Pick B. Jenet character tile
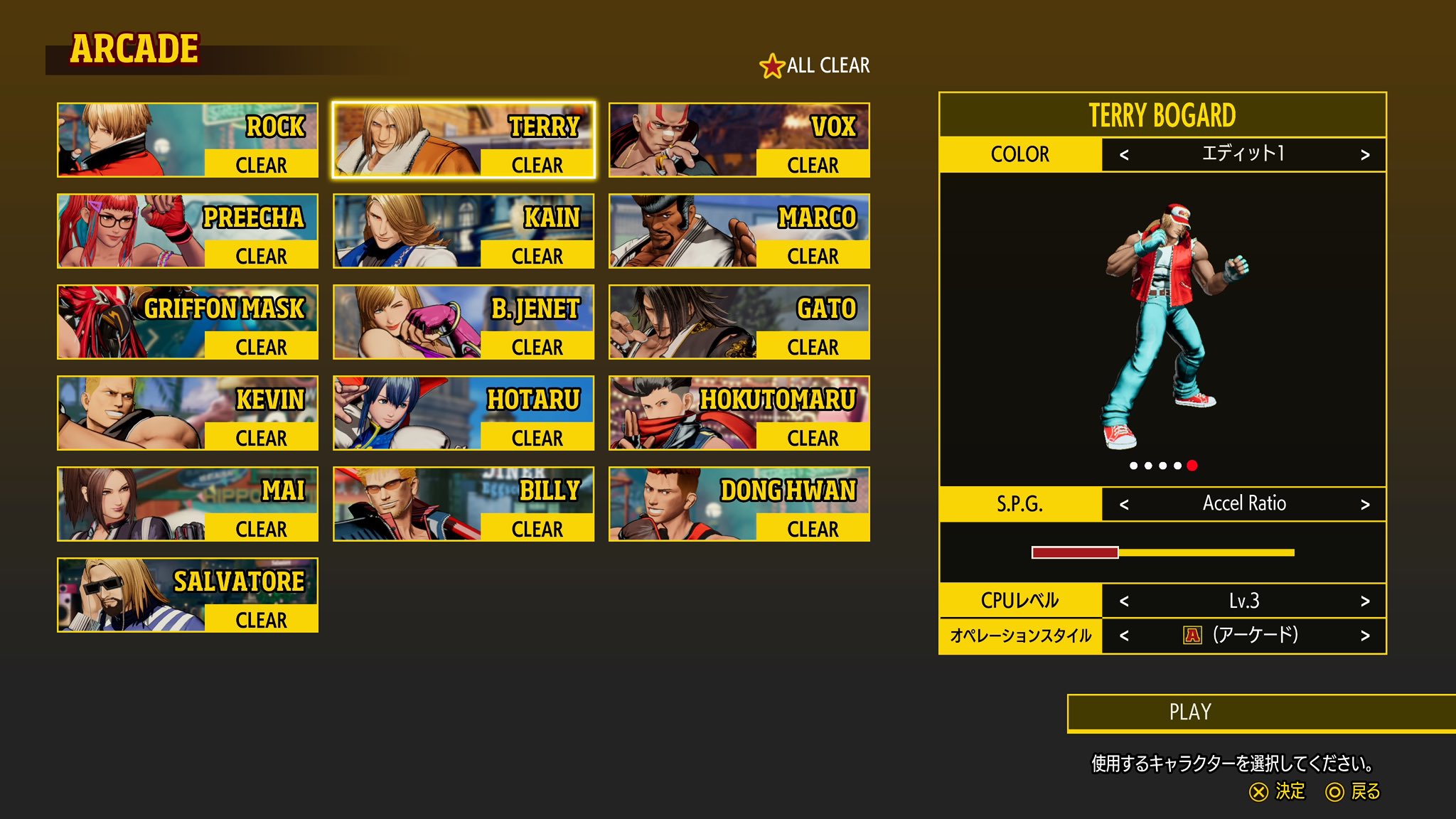Viewport: 1456px width, 819px height. 464,322
